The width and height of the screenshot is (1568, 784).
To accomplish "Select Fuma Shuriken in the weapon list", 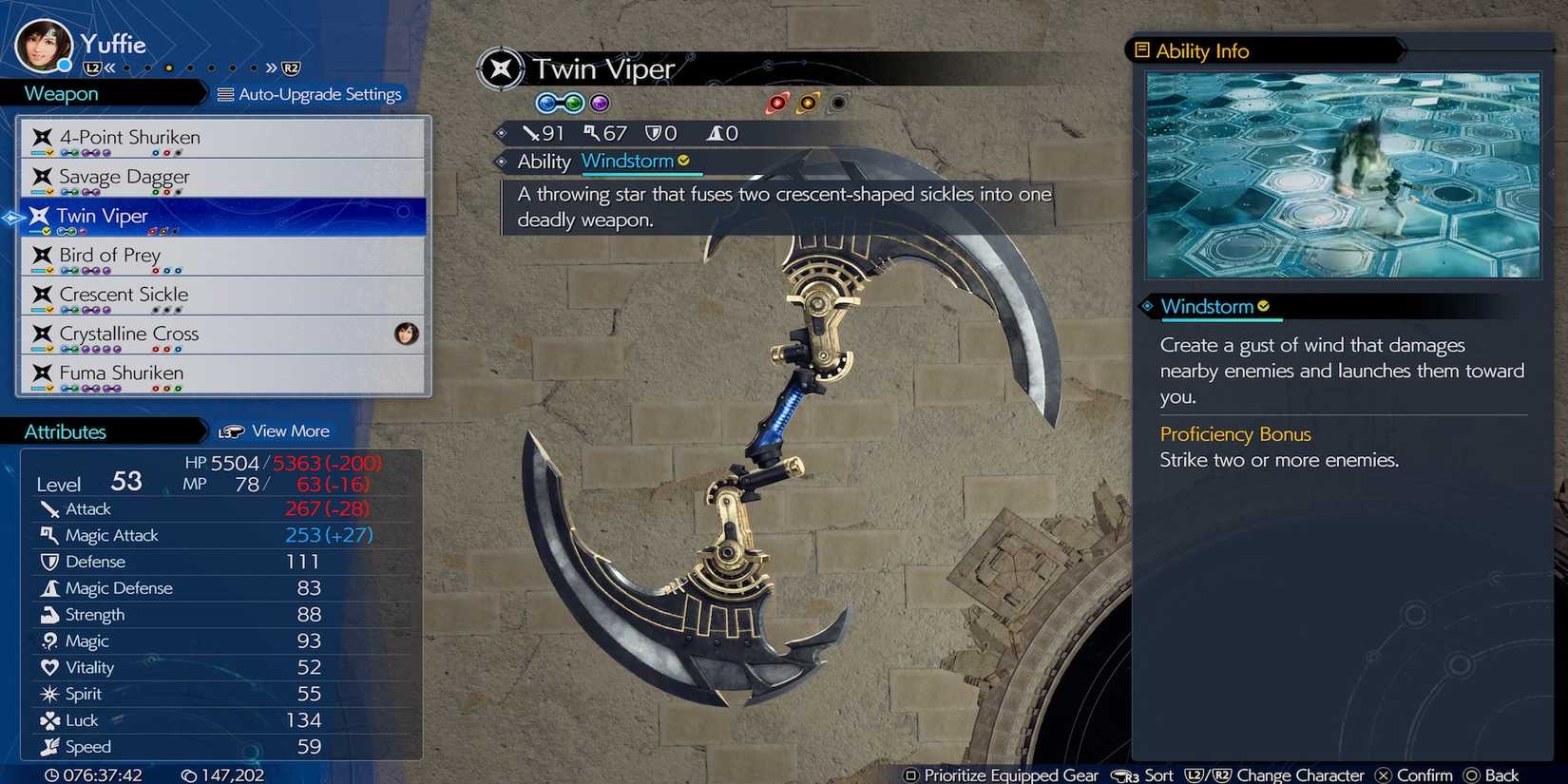I will 119,373.
